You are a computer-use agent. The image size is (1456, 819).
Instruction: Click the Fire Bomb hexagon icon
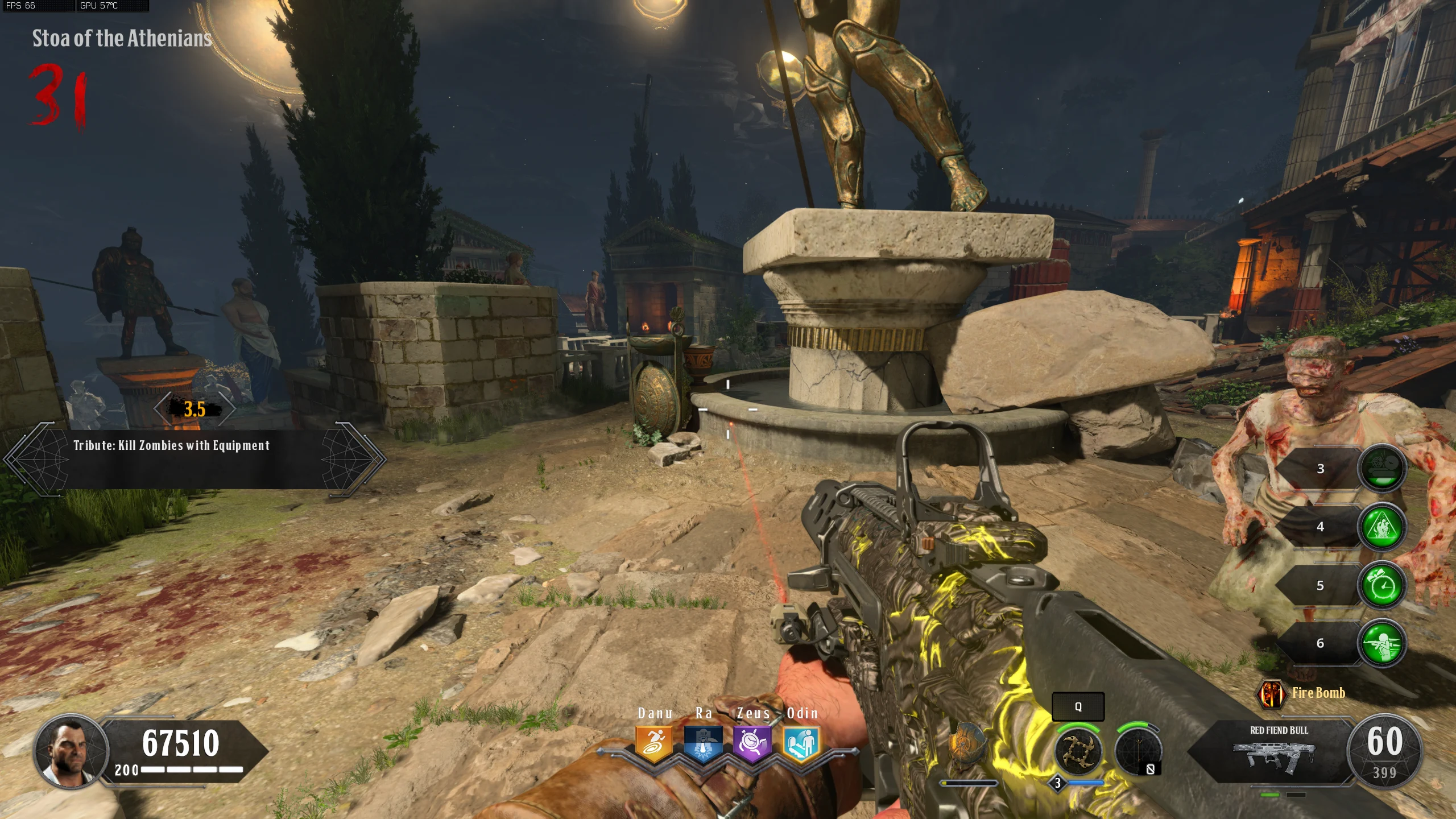tap(1272, 693)
